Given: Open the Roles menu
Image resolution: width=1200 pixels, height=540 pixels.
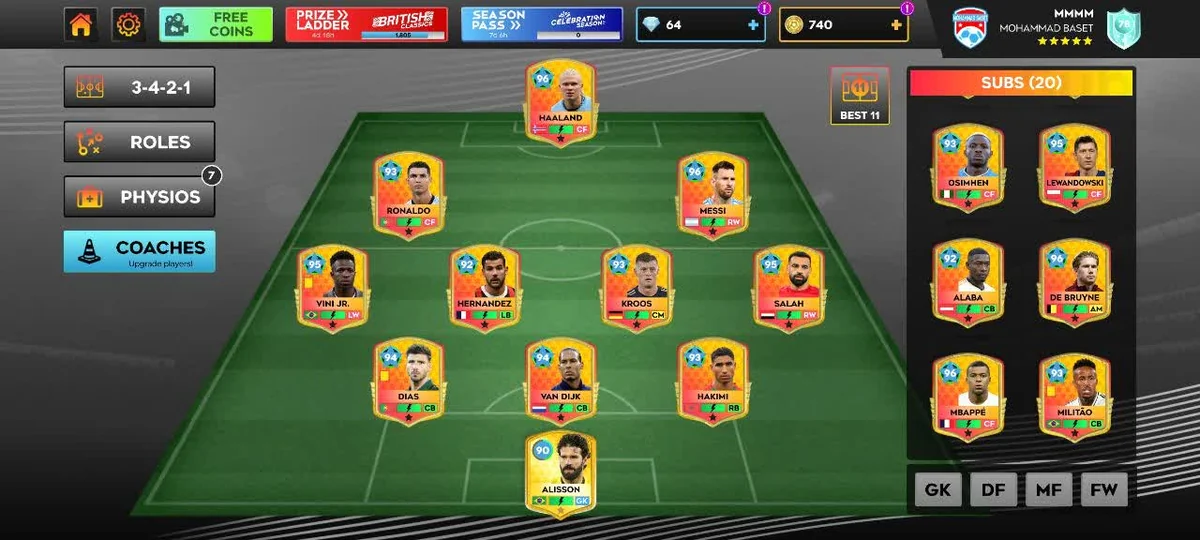Looking at the screenshot, I should pos(139,142).
